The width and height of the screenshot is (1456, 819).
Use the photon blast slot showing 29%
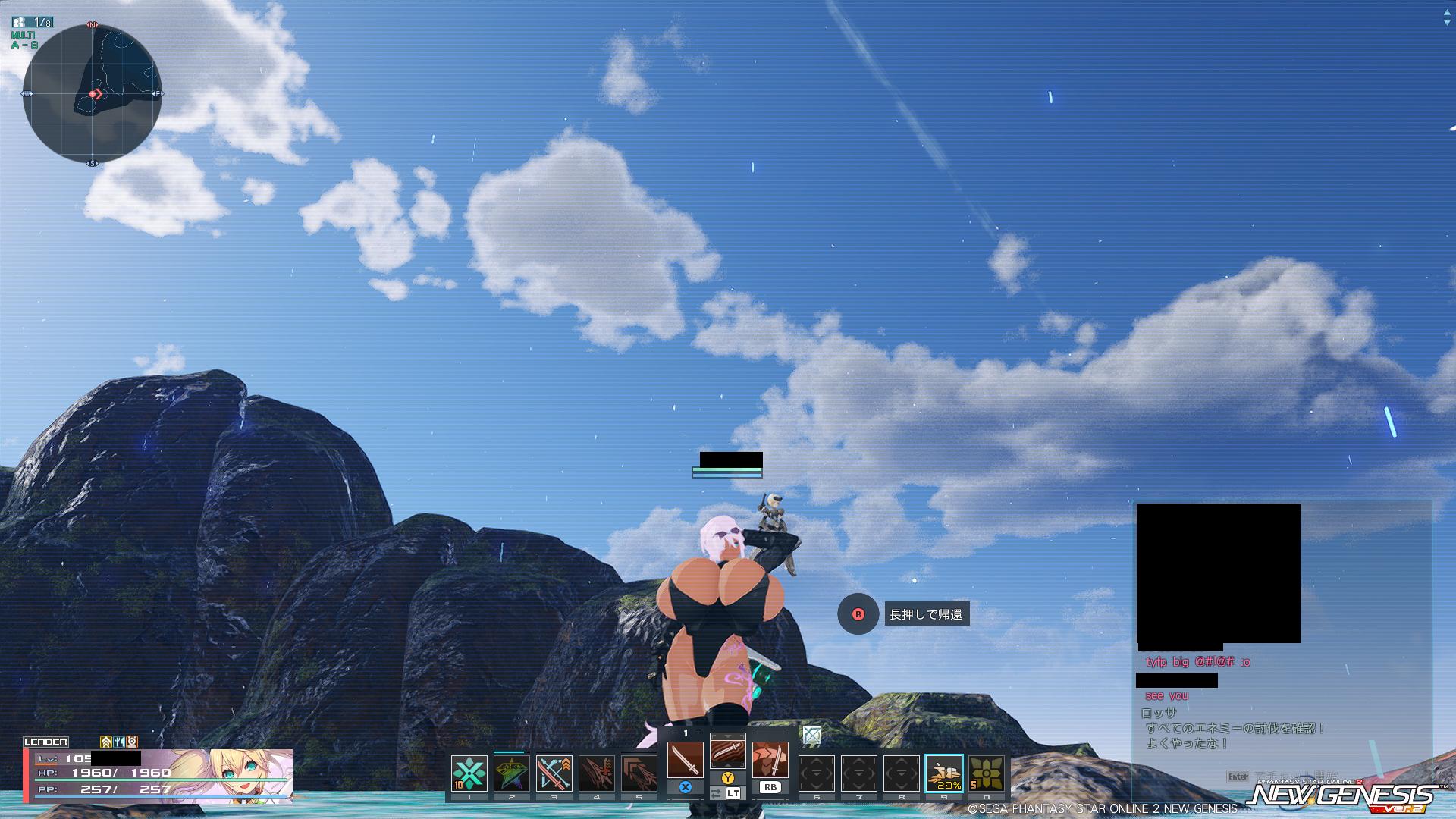click(x=943, y=773)
